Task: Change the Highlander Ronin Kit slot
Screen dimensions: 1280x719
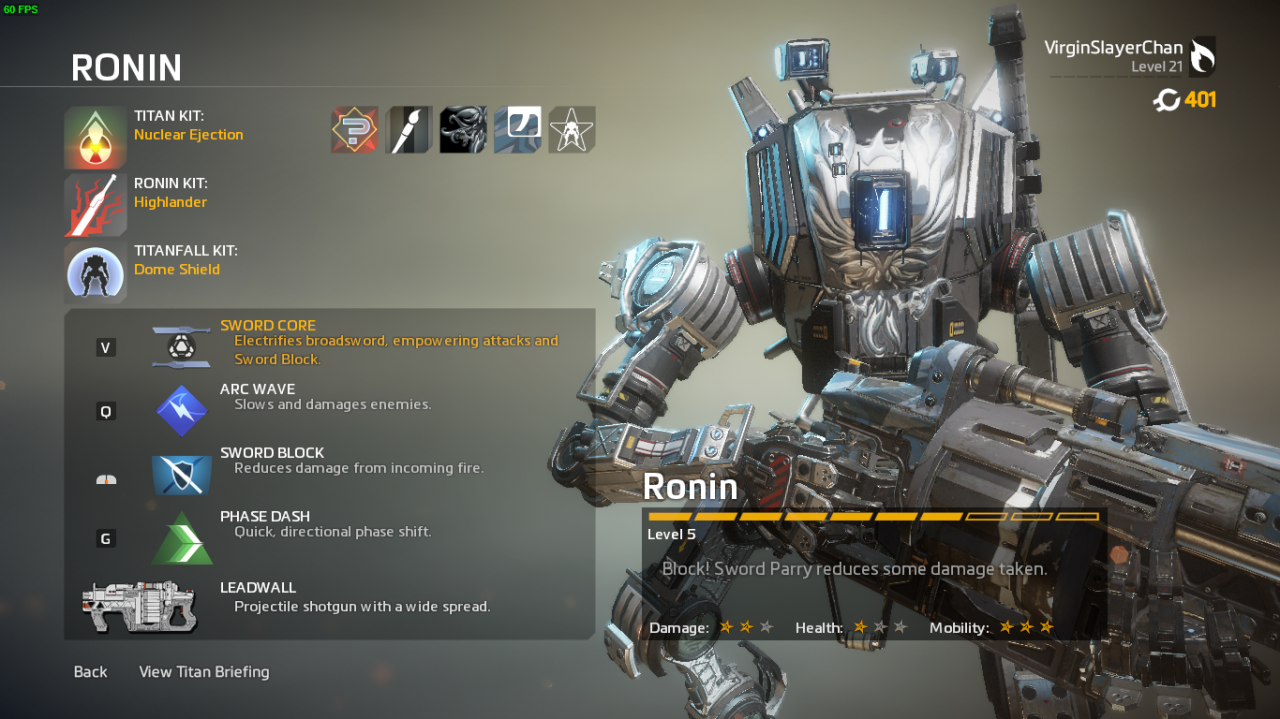Action: tap(96, 205)
